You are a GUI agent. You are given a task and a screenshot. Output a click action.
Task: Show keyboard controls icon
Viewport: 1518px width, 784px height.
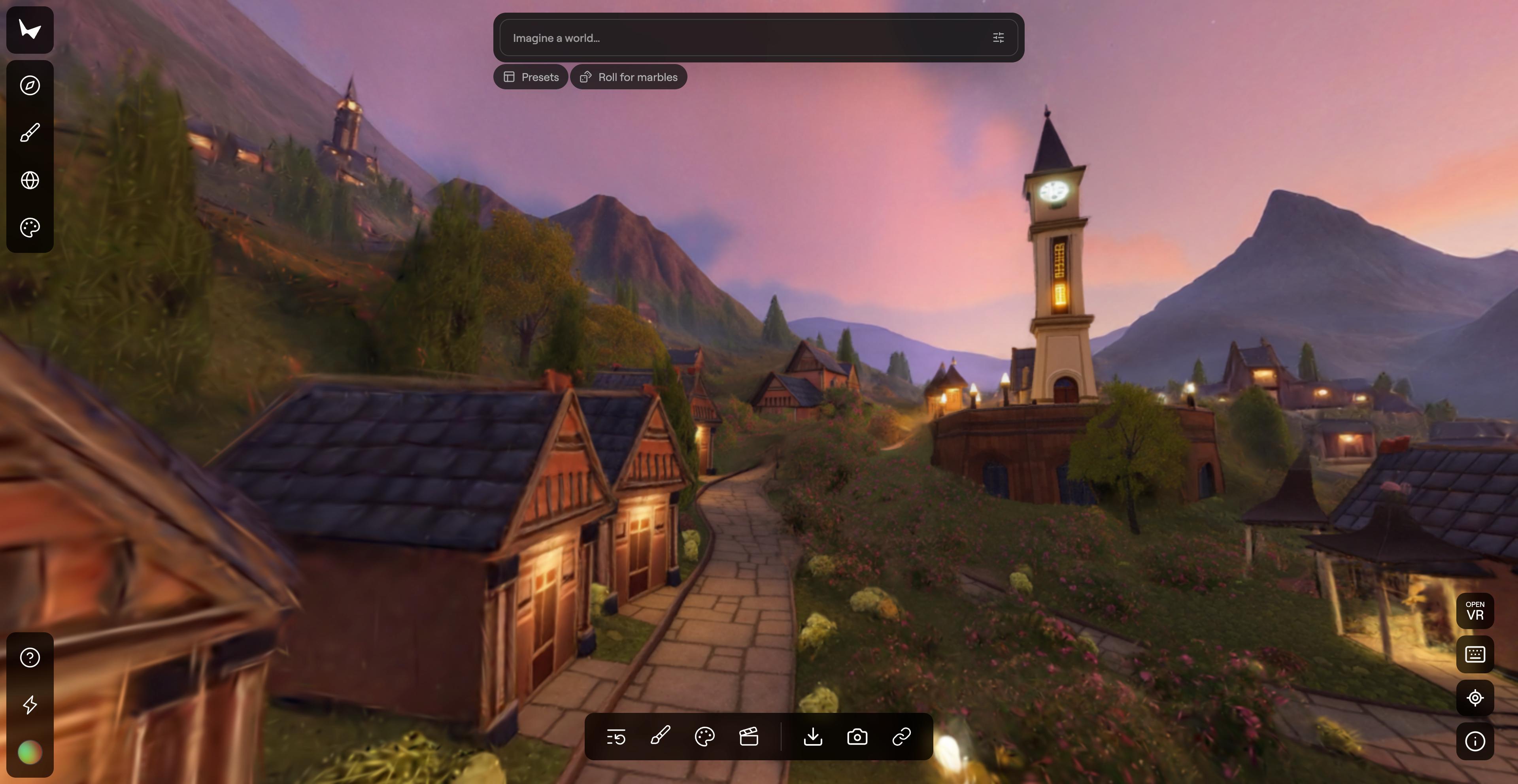[x=1475, y=654]
